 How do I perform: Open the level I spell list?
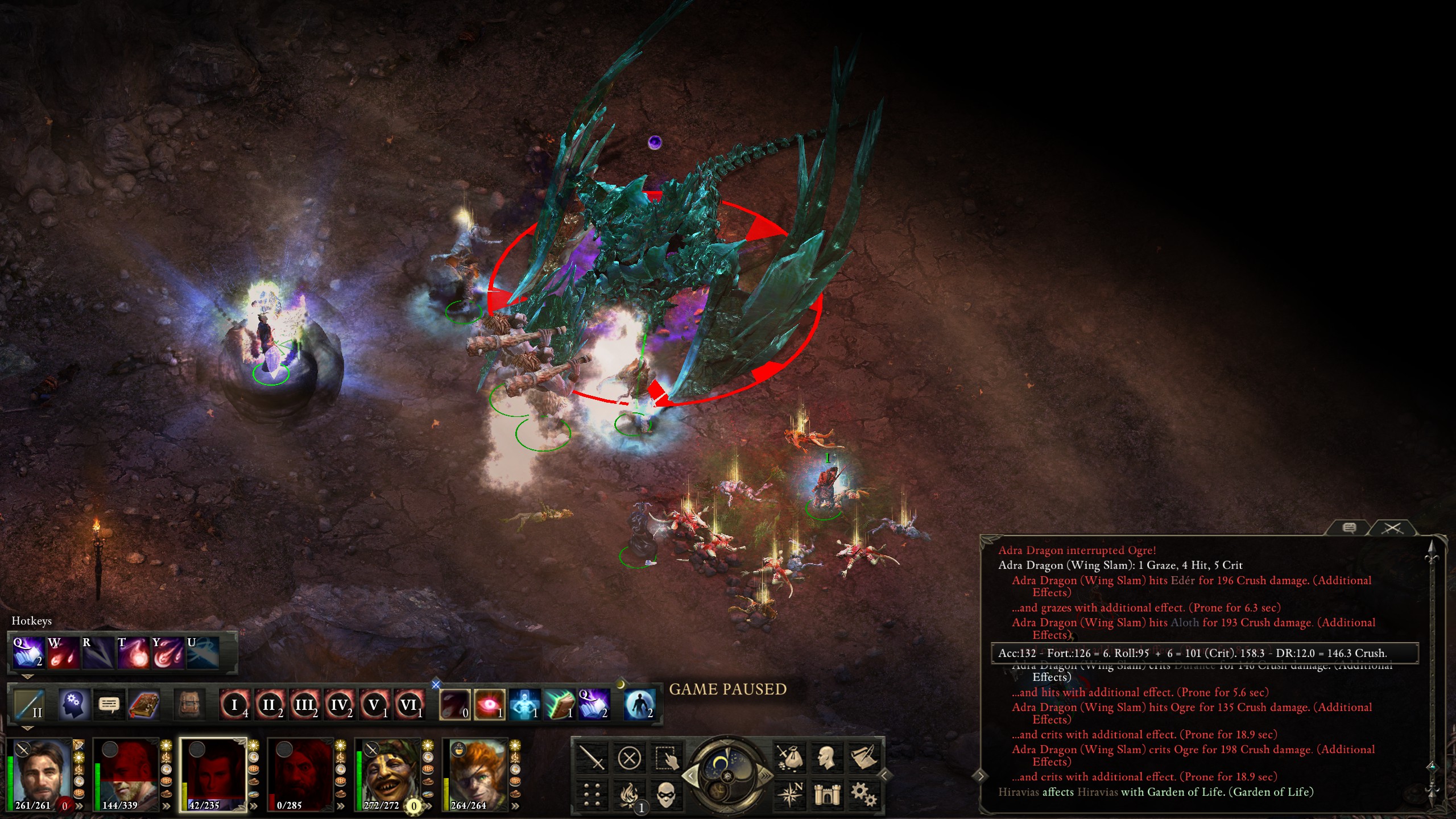click(x=234, y=705)
